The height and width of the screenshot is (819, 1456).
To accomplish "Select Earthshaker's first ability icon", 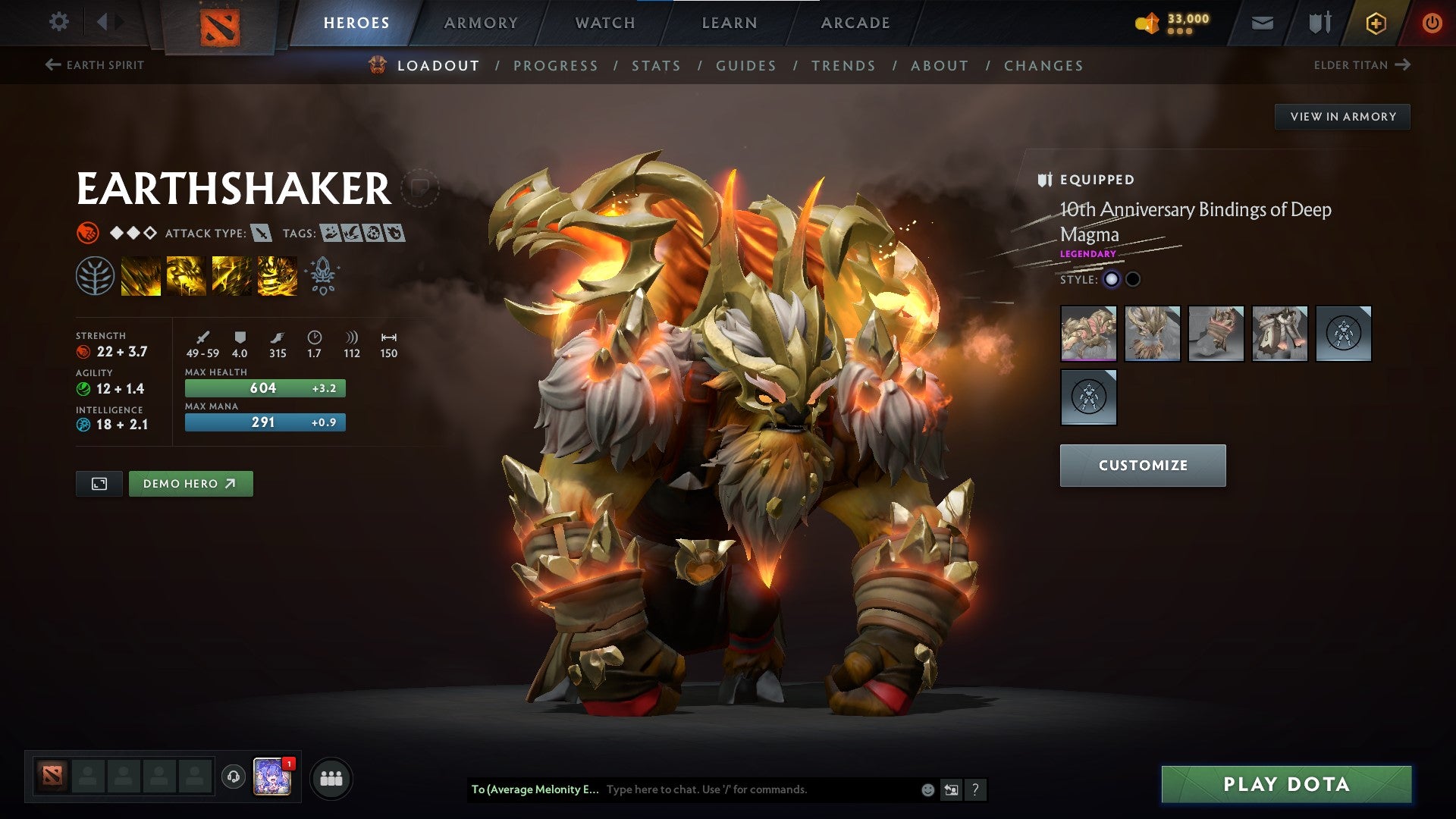I will coord(141,275).
